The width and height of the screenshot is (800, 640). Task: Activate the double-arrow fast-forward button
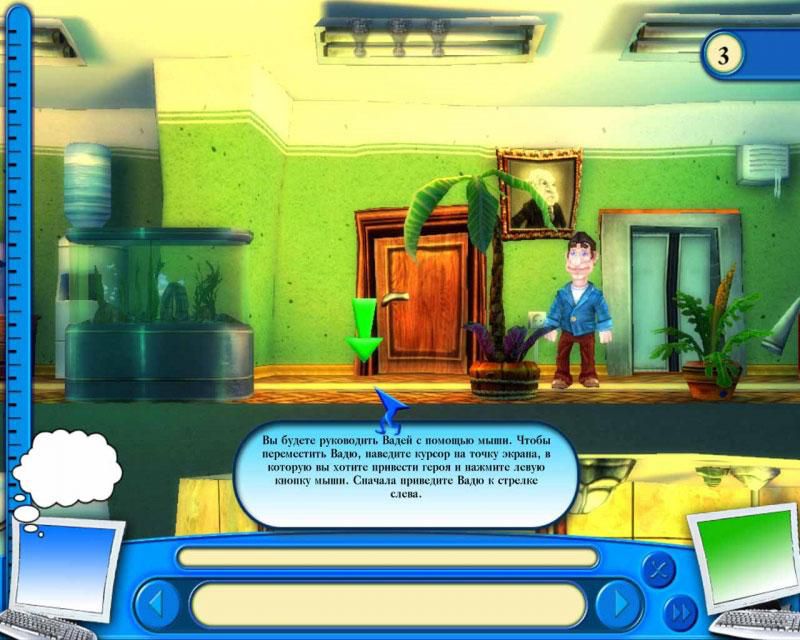pyautogui.click(x=679, y=609)
